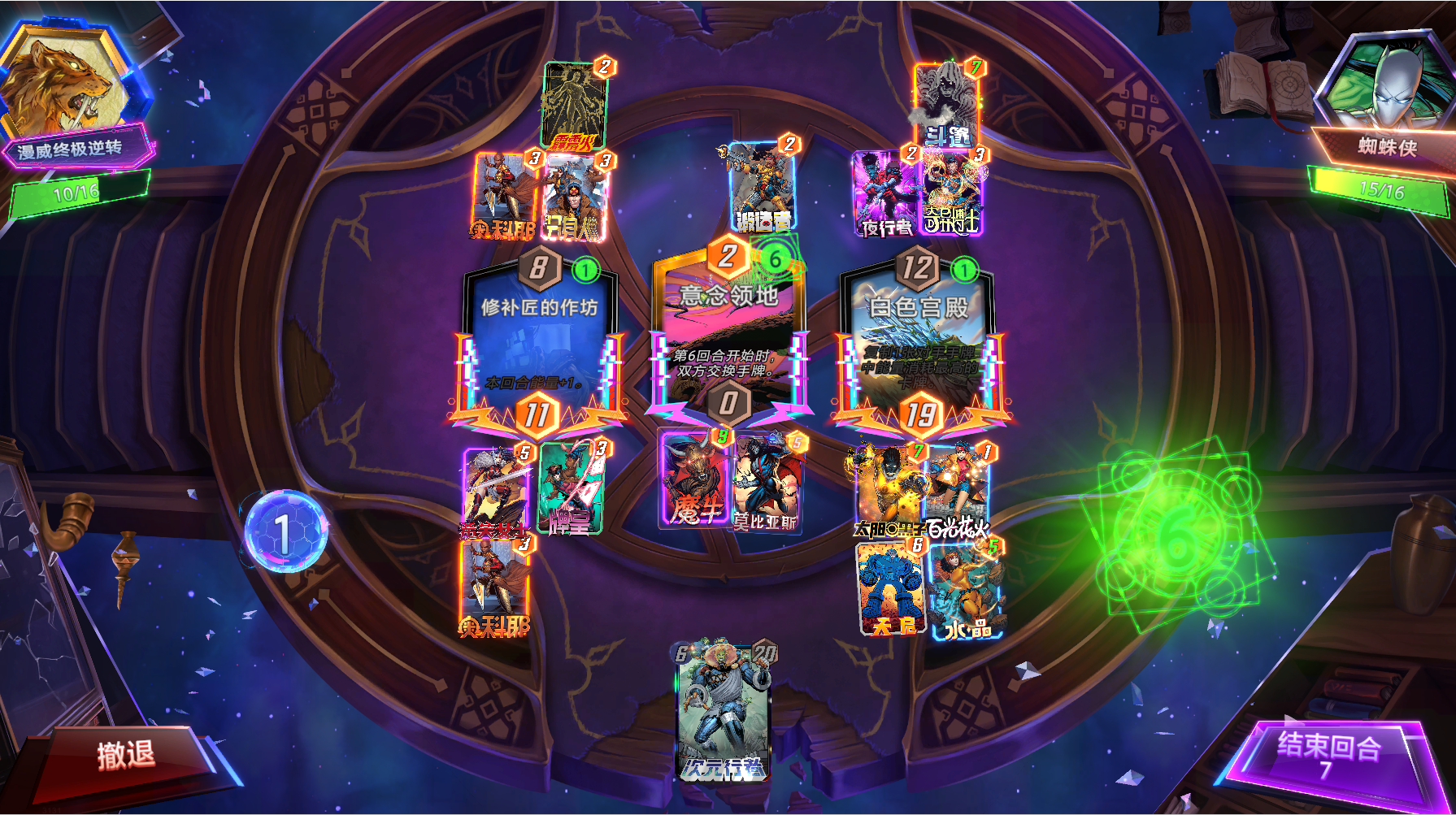This screenshot has width=1456, height=815.
Task: Tap the 漫威终极逆转 title banner
Action: pyautogui.click(x=79, y=150)
